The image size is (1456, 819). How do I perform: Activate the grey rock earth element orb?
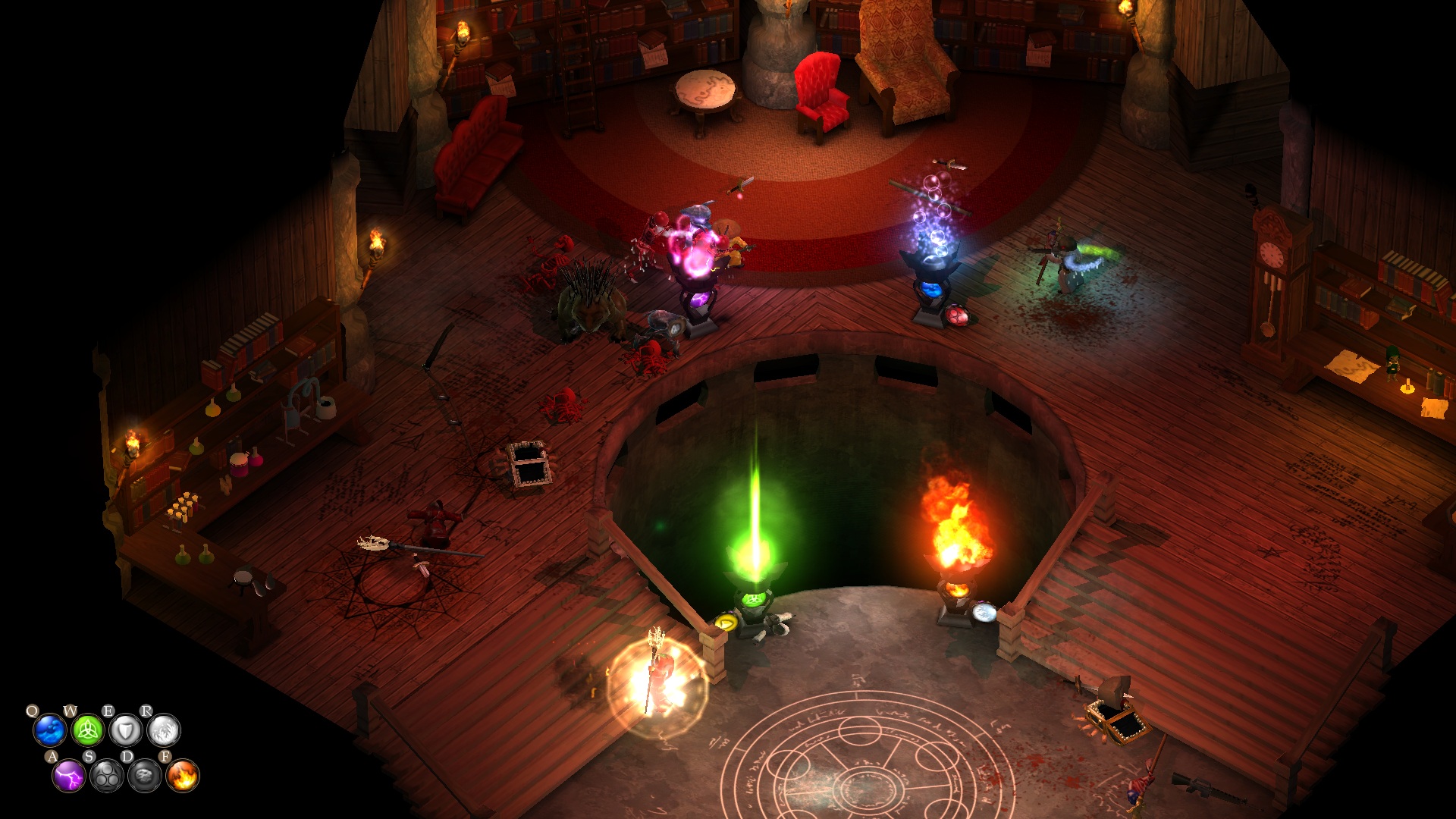click(145, 777)
